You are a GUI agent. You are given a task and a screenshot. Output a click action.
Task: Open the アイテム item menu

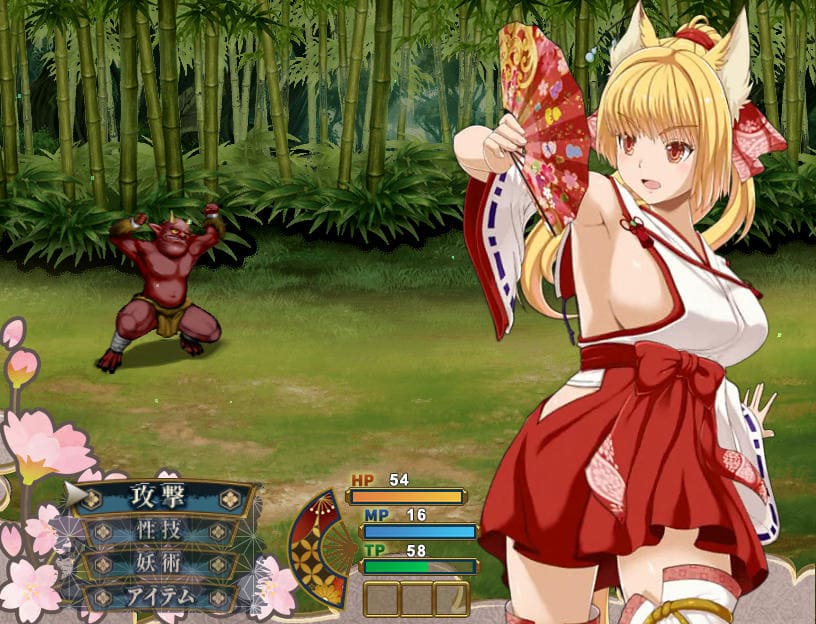coord(158,596)
